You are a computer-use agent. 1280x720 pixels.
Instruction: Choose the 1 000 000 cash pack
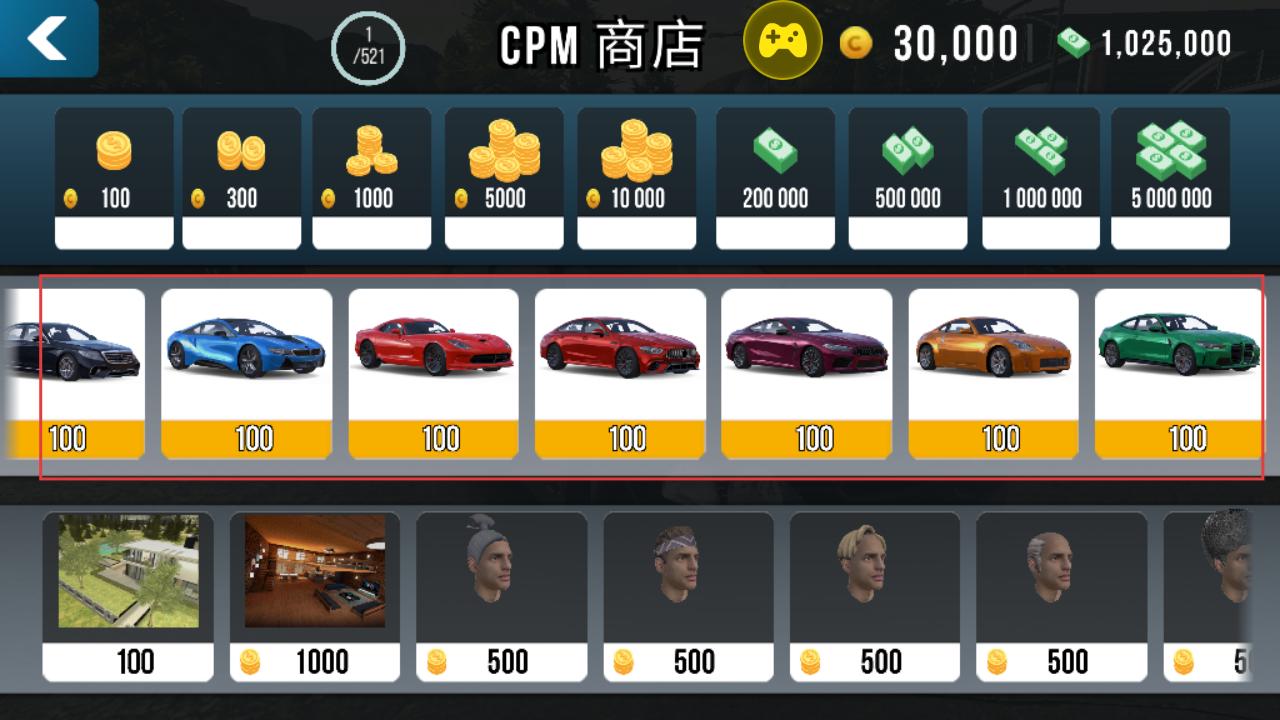pos(1041,178)
